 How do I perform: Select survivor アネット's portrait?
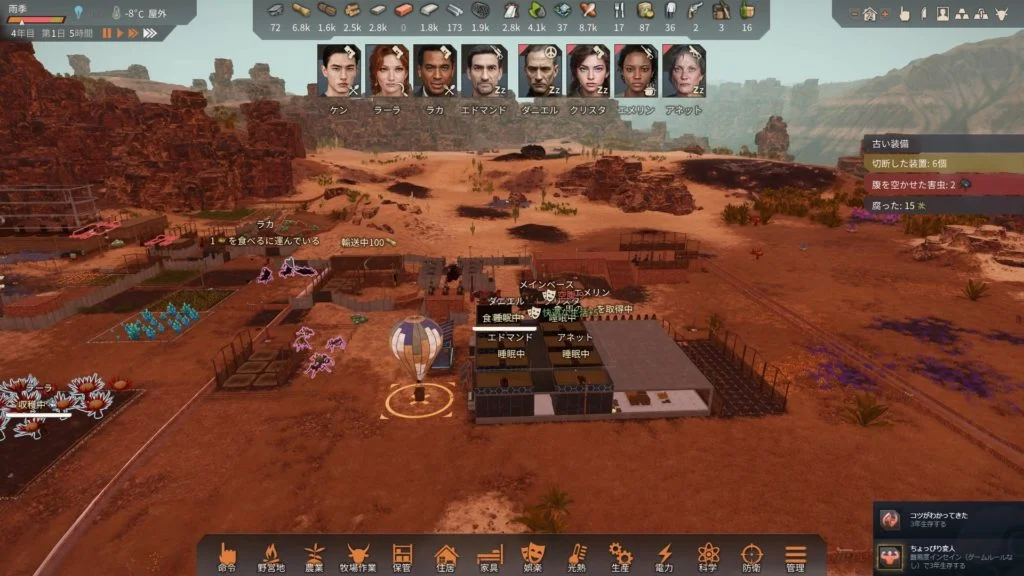[x=683, y=70]
